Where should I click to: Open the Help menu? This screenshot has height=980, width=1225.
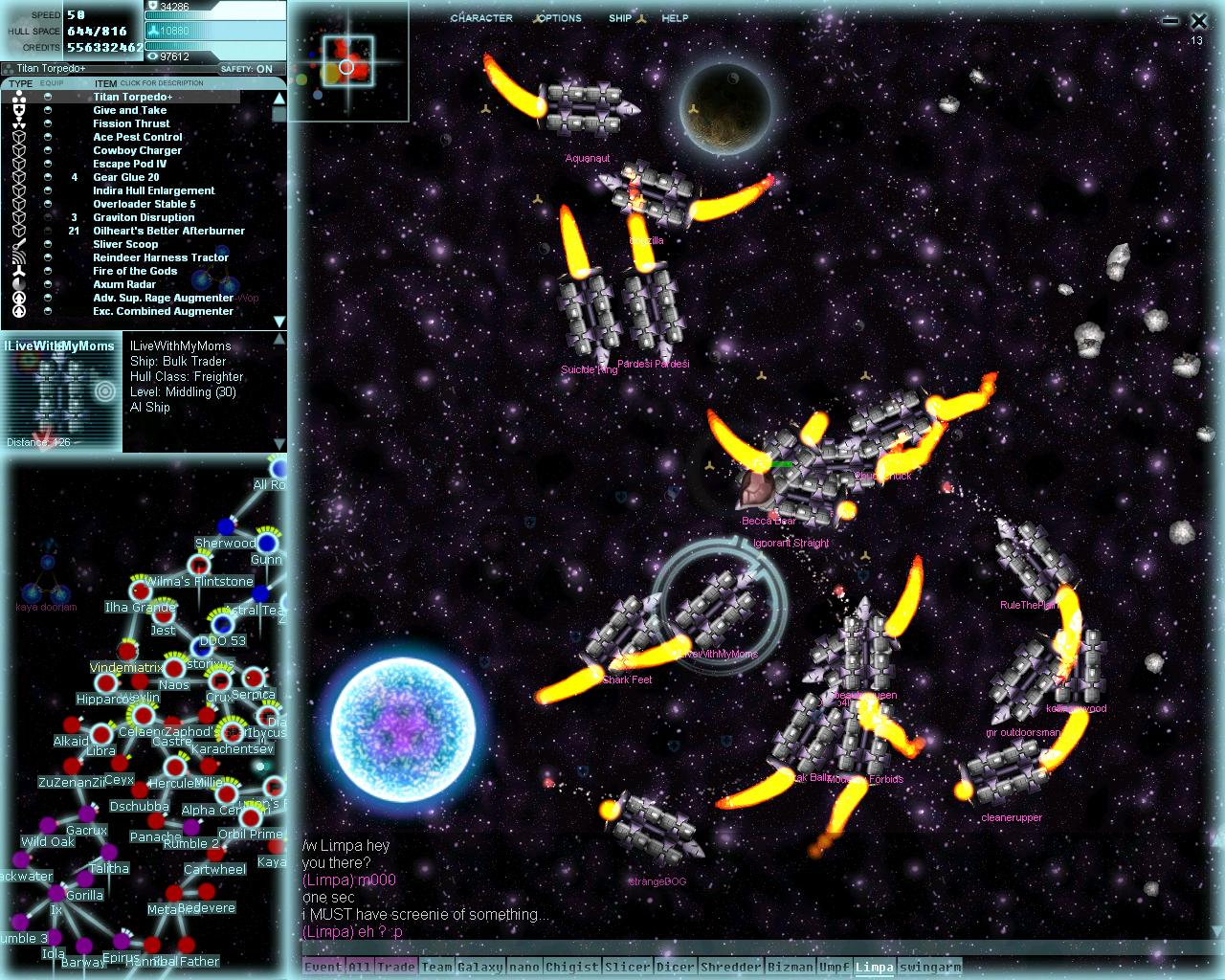click(x=675, y=18)
